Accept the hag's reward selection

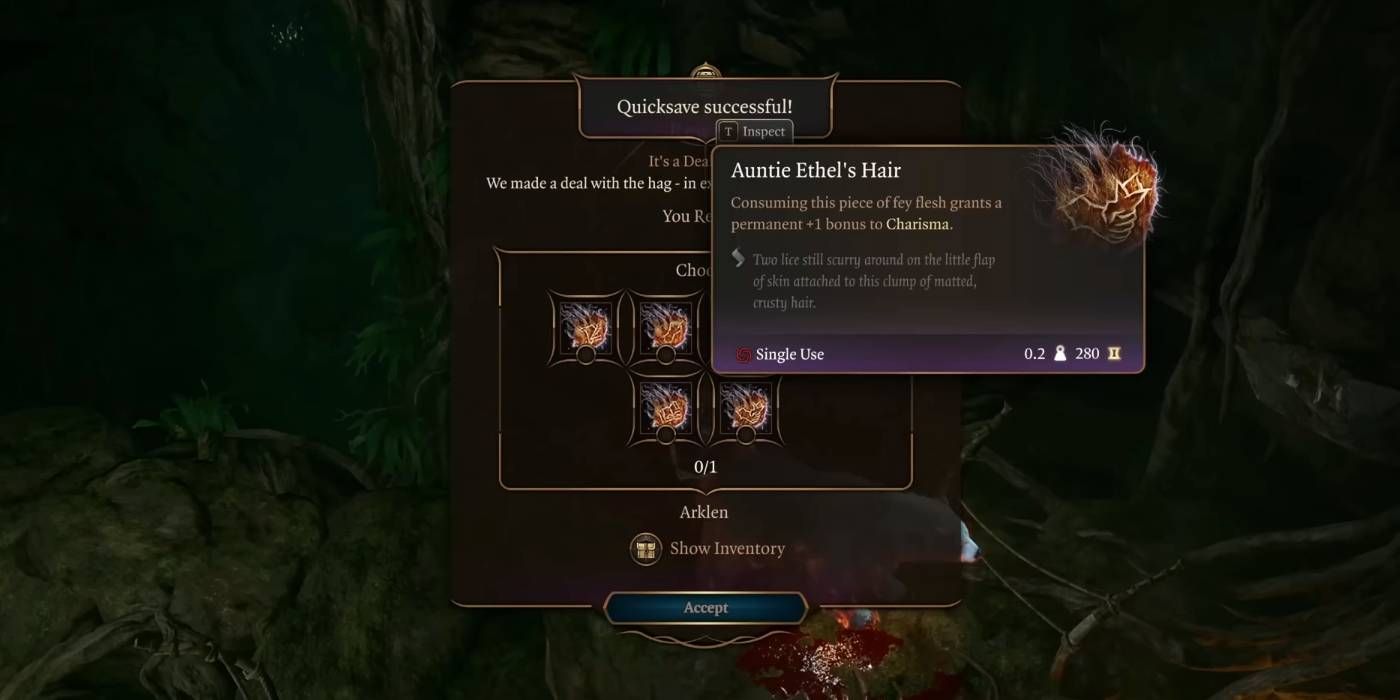click(x=705, y=608)
